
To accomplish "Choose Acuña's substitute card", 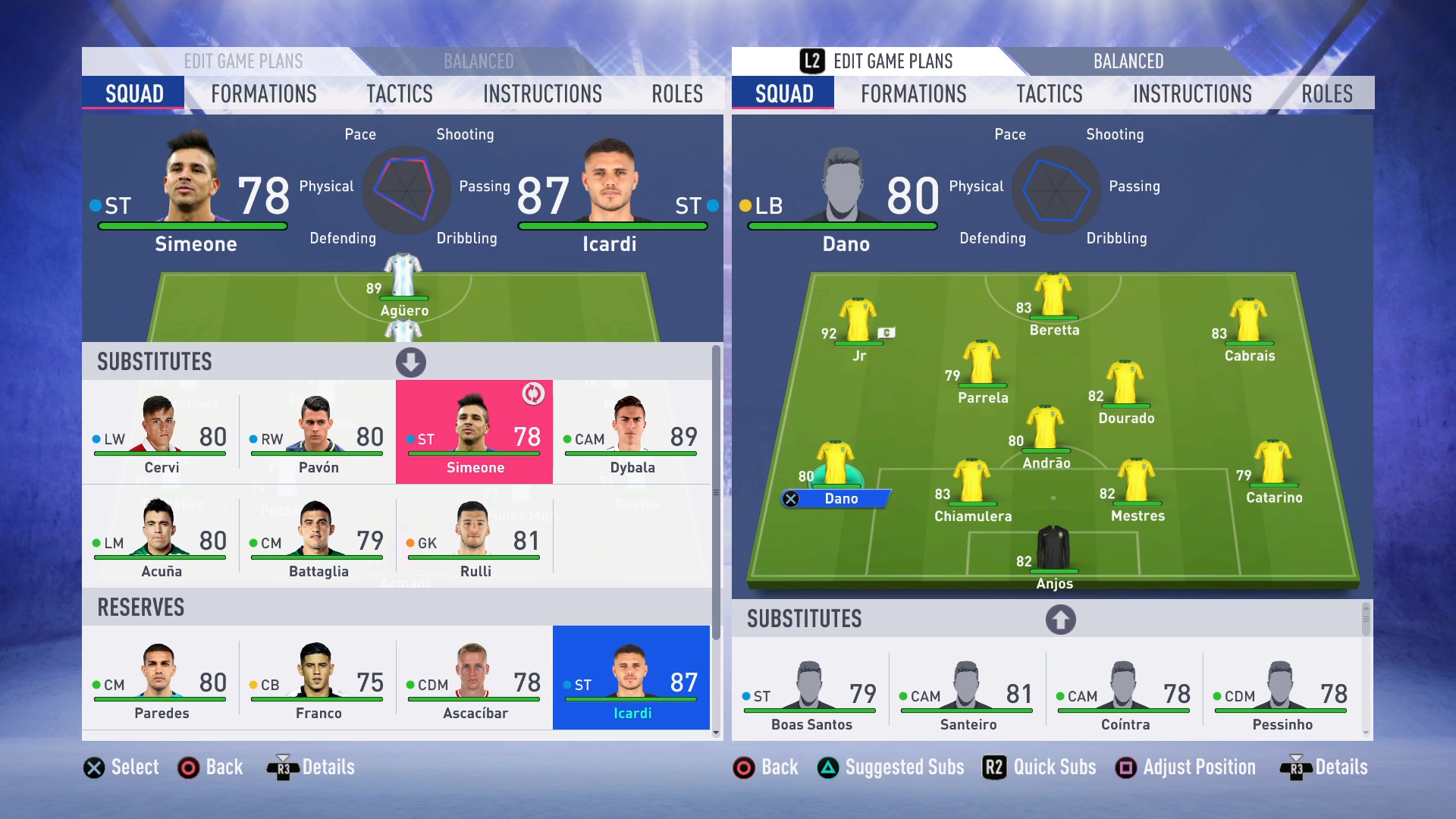I will [160, 536].
